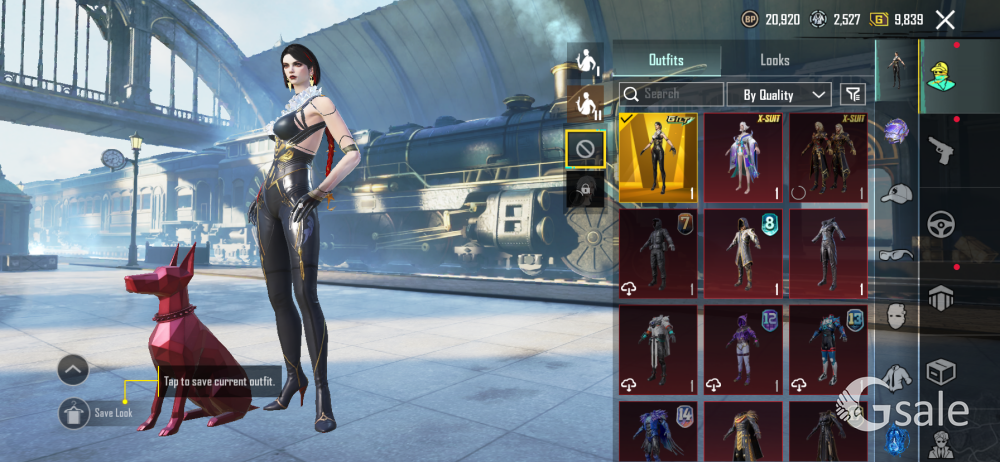Pick the two-character X-Suit outfit
Image resolution: width=1000 pixels, height=462 pixels.
tap(828, 157)
